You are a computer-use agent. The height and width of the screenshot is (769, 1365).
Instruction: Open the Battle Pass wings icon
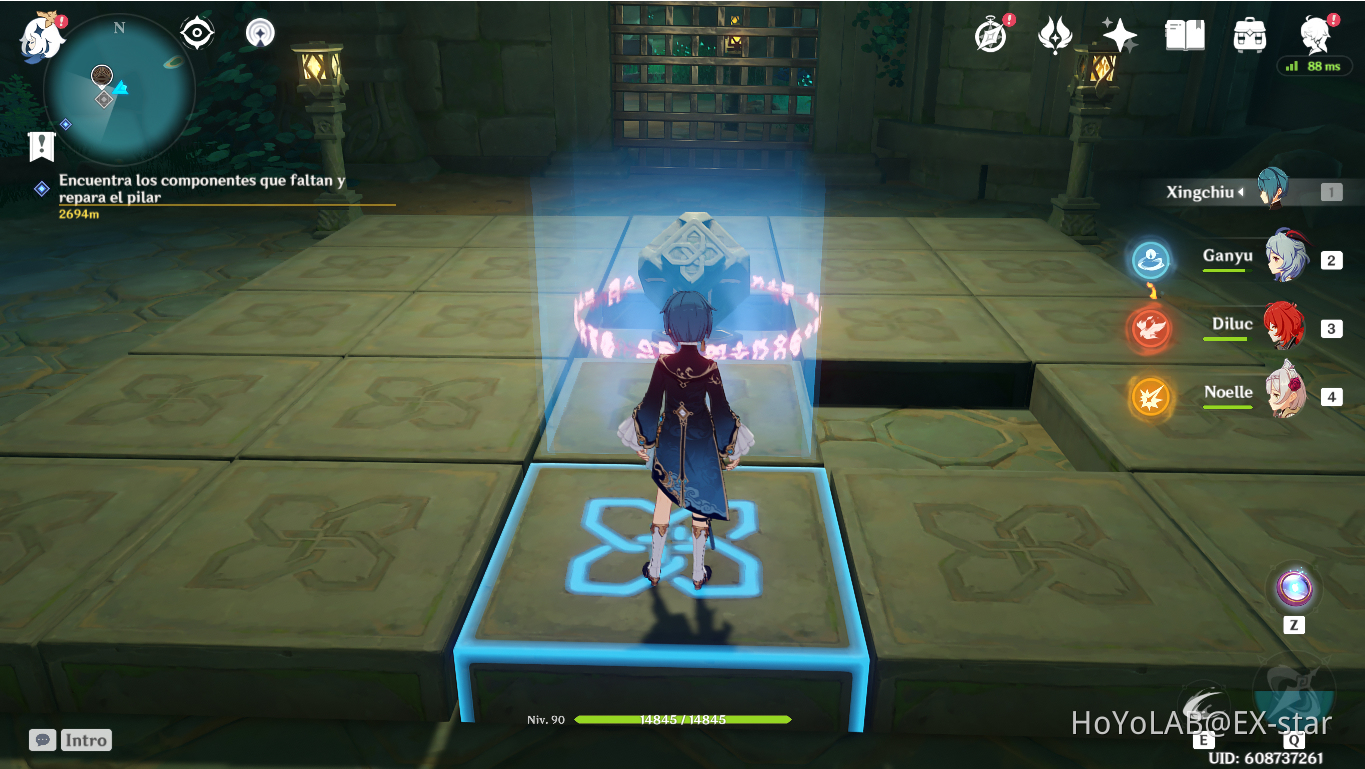pos(1053,33)
